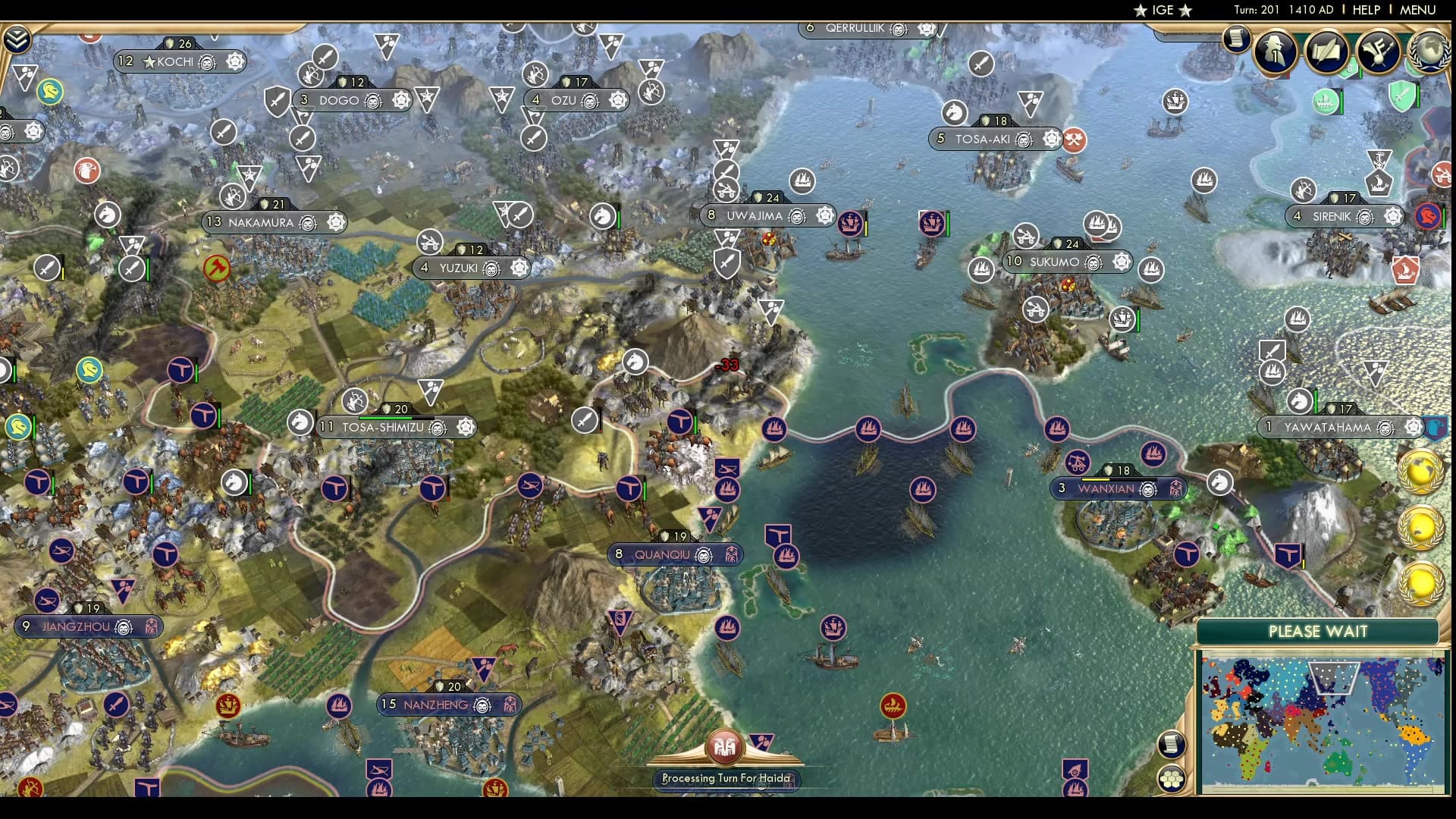
Task: Open the MENU from the top bar
Action: [1417, 10]
